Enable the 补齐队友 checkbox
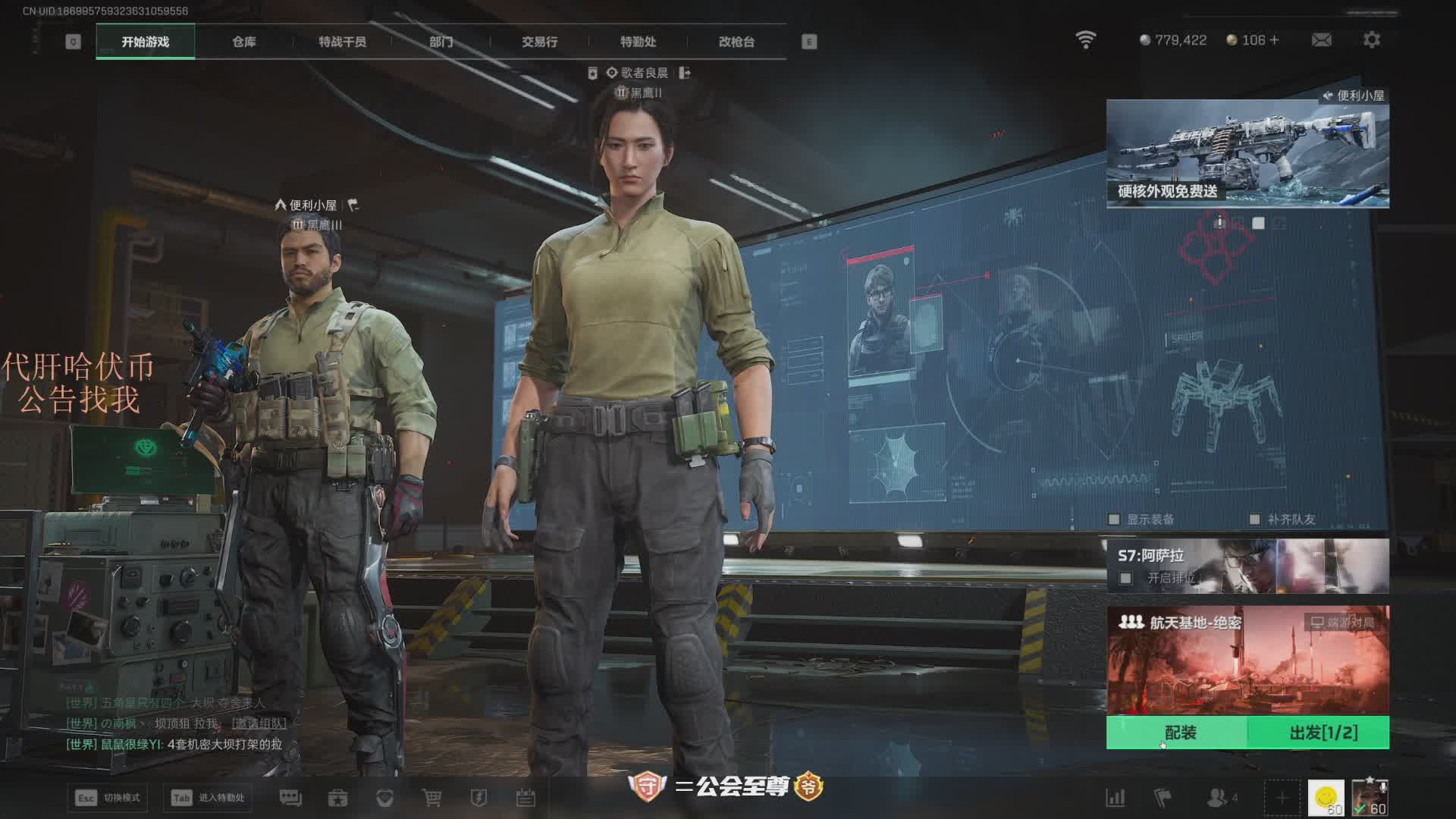Viewport: 1456px width, 819px height. pos(1254,519)
